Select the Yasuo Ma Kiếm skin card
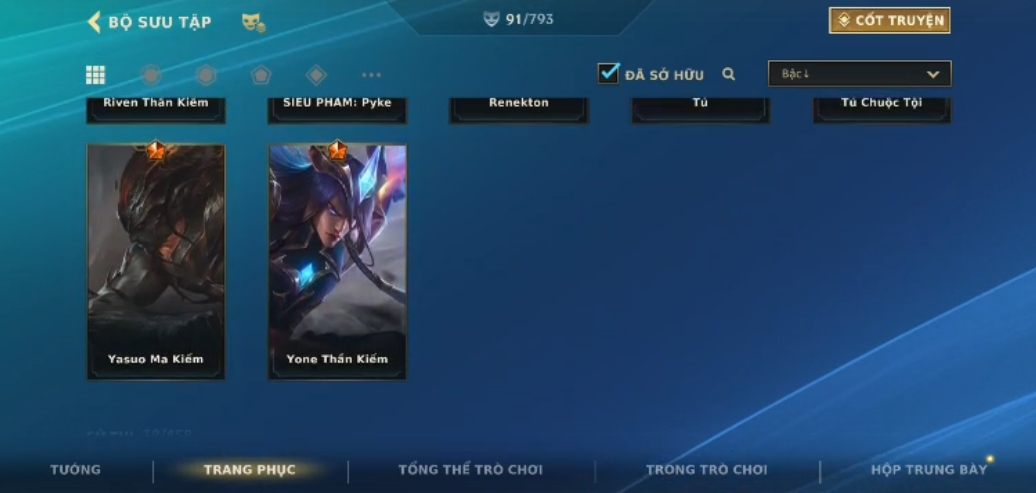Viewport: 1036px width, 493px height. click(156, 261)
